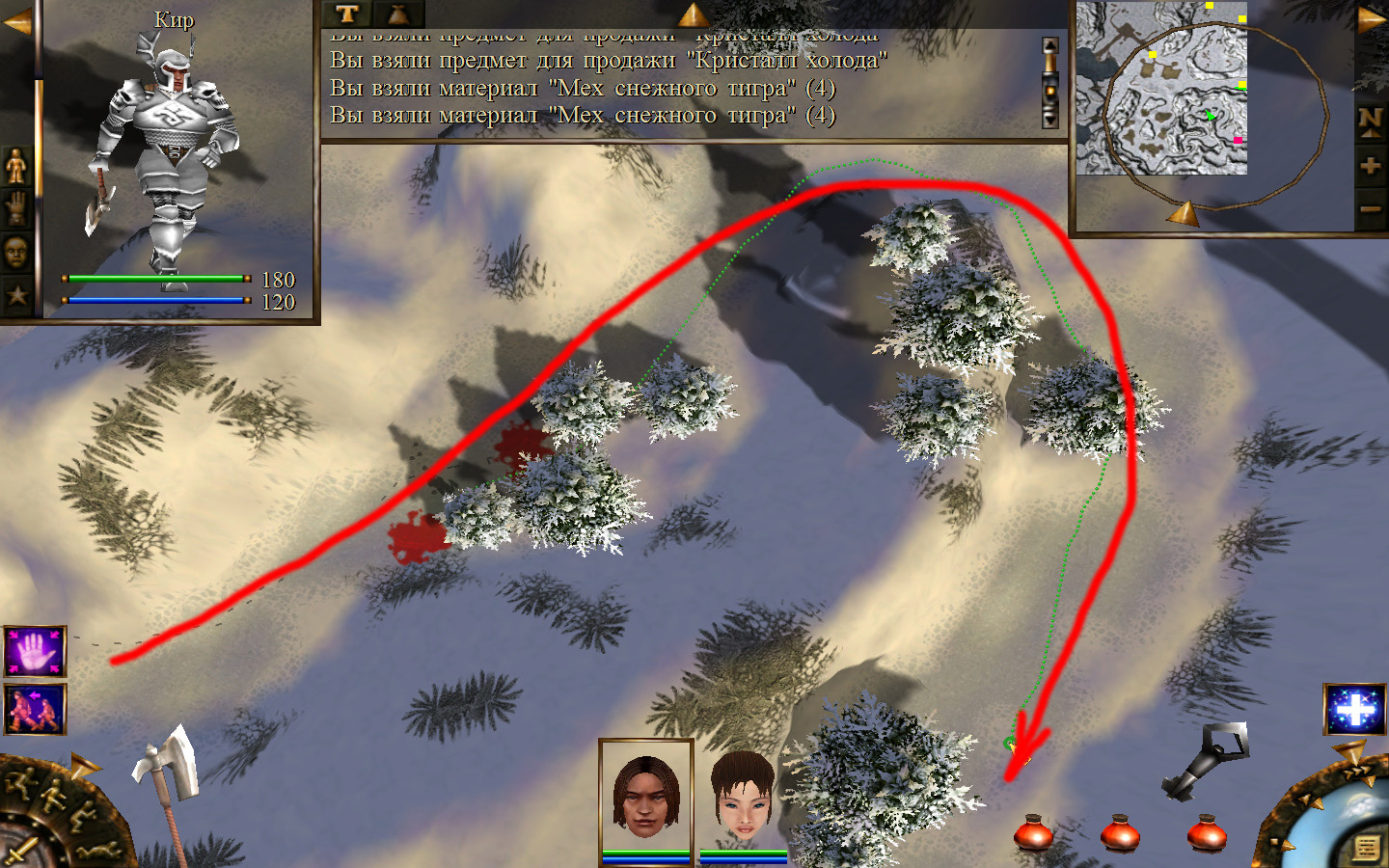Switch to the flask tab in log

pyautogui.click(x=398, y=14)
